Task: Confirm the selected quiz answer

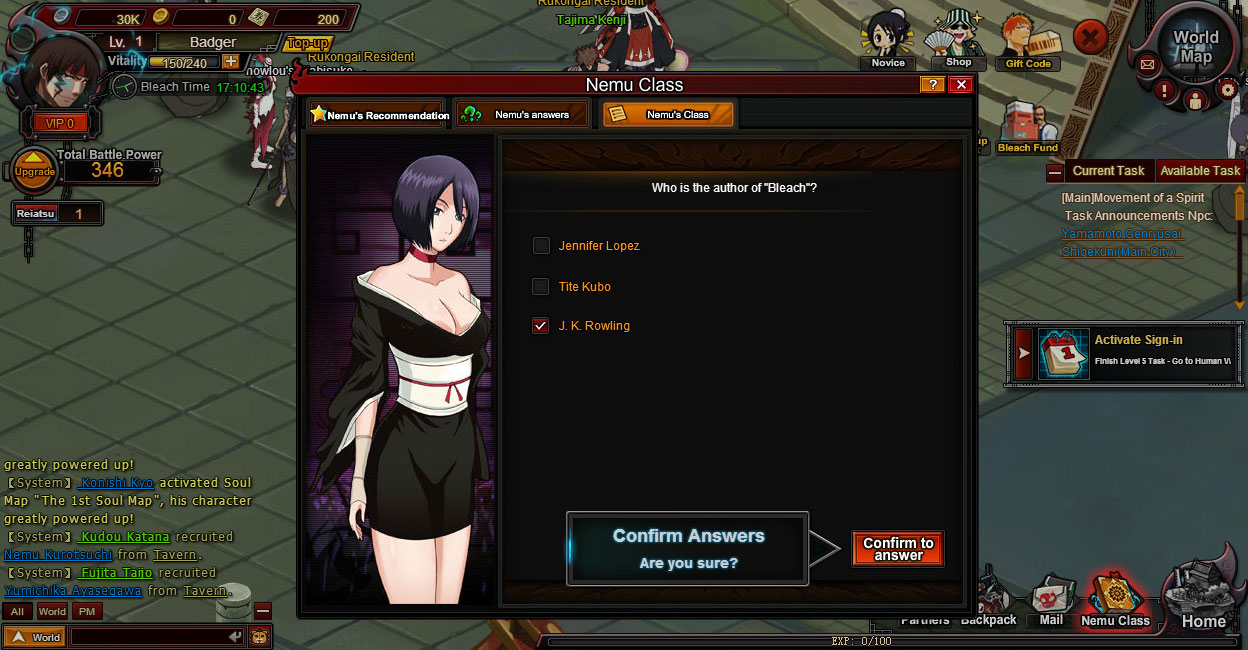Action: click(897, 549)
